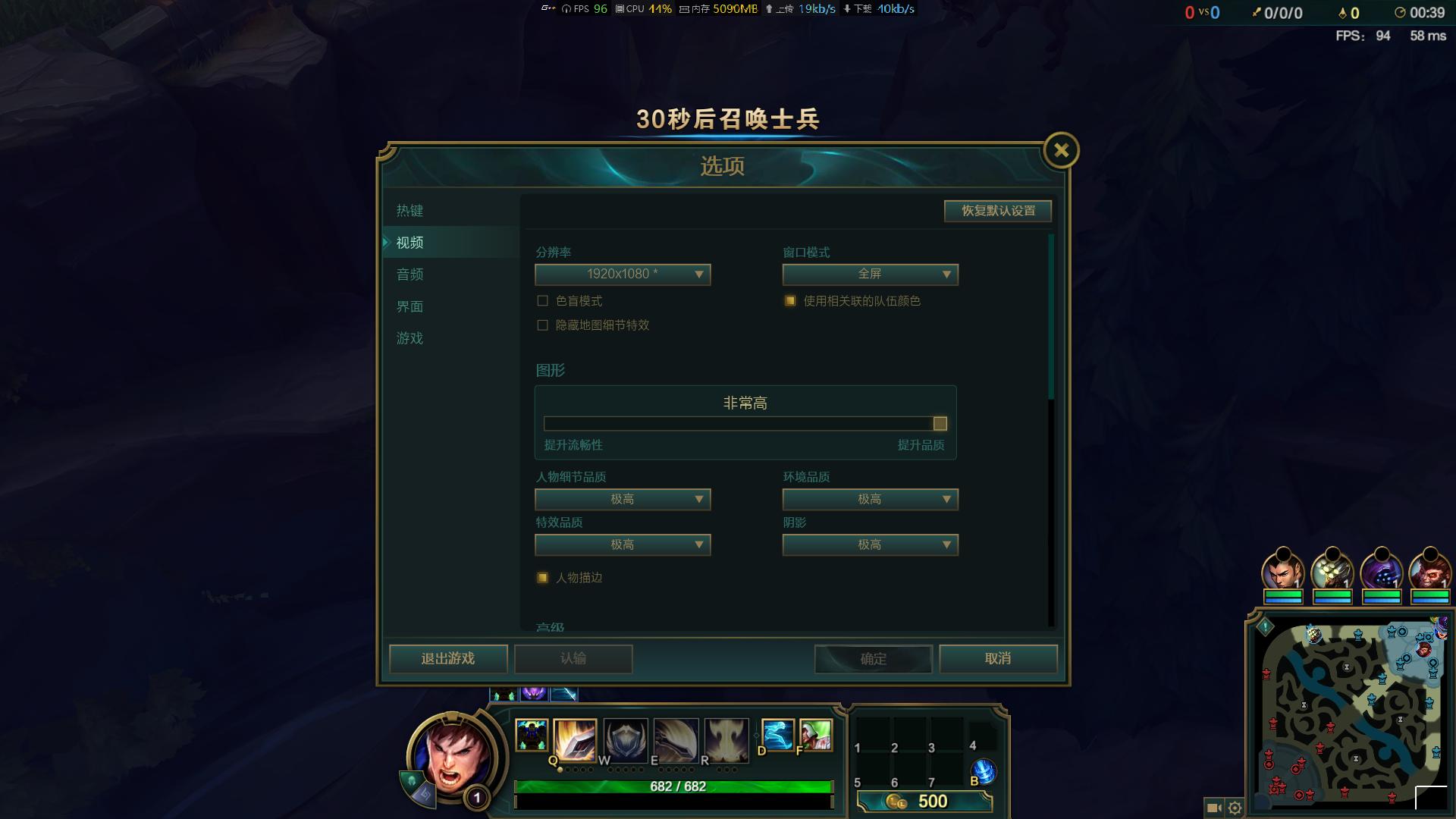Check 隐藏地图细节特效 option
The image size is (1456, 819).
[541, 325]
